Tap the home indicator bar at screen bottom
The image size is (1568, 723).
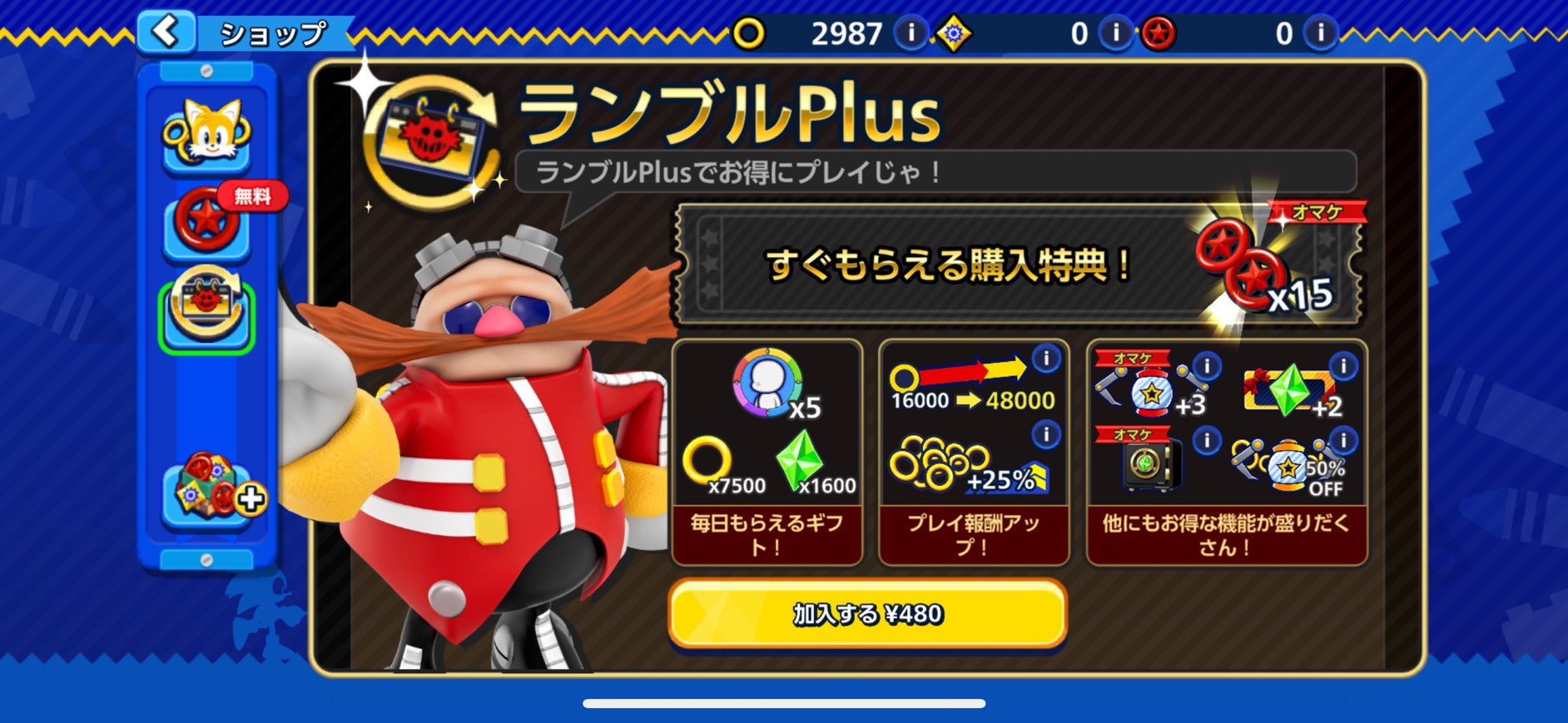[x=784, y=704]
